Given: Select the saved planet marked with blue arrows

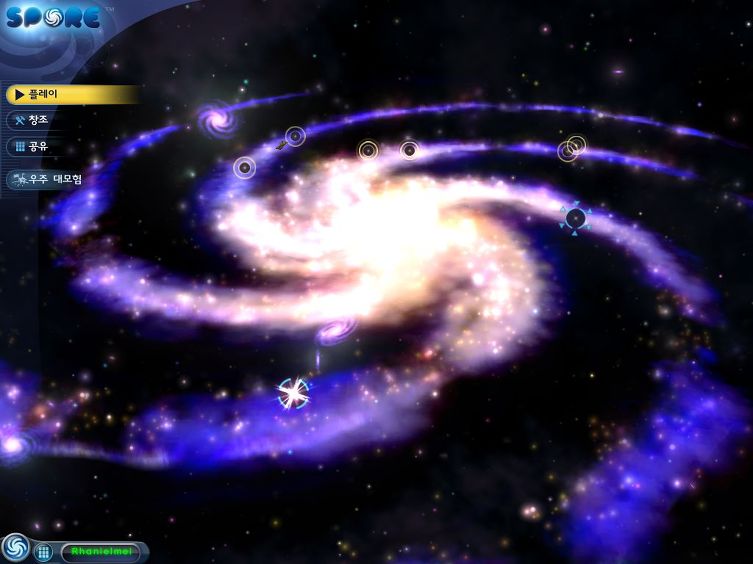Looking at the screenshot, I should tap(575, 217).
